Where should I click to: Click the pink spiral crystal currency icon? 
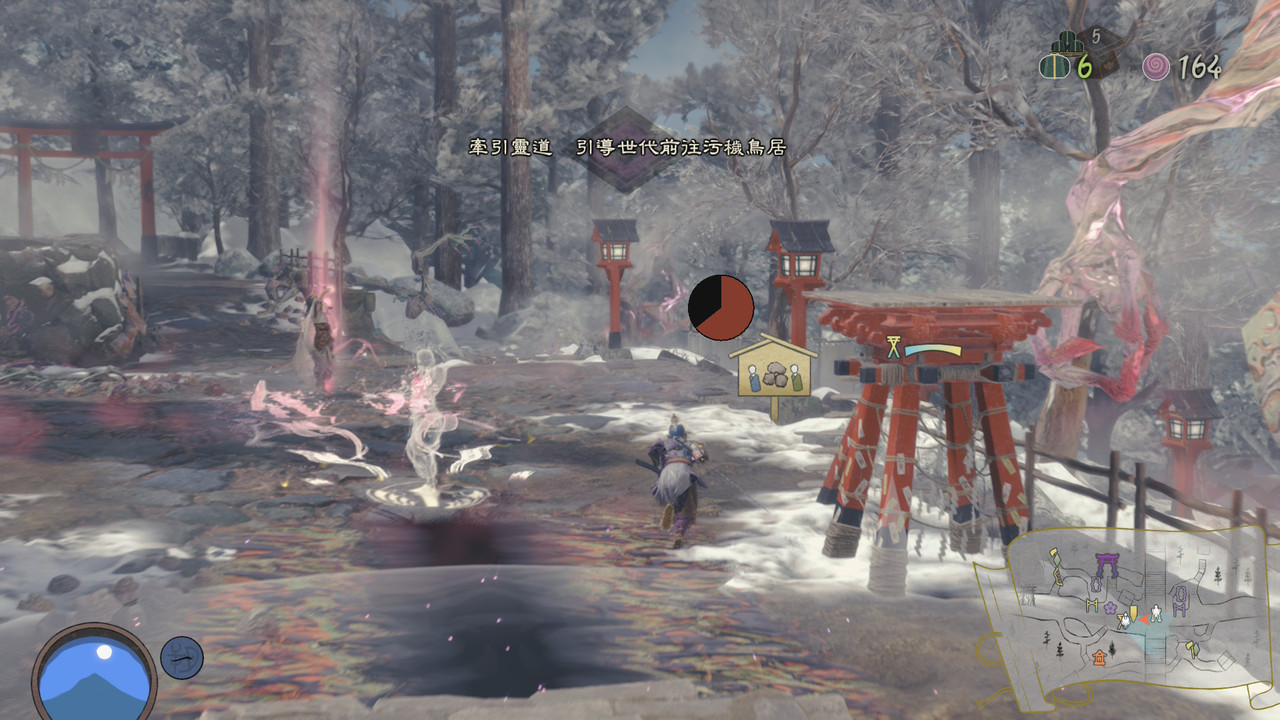coord(1156,67)
